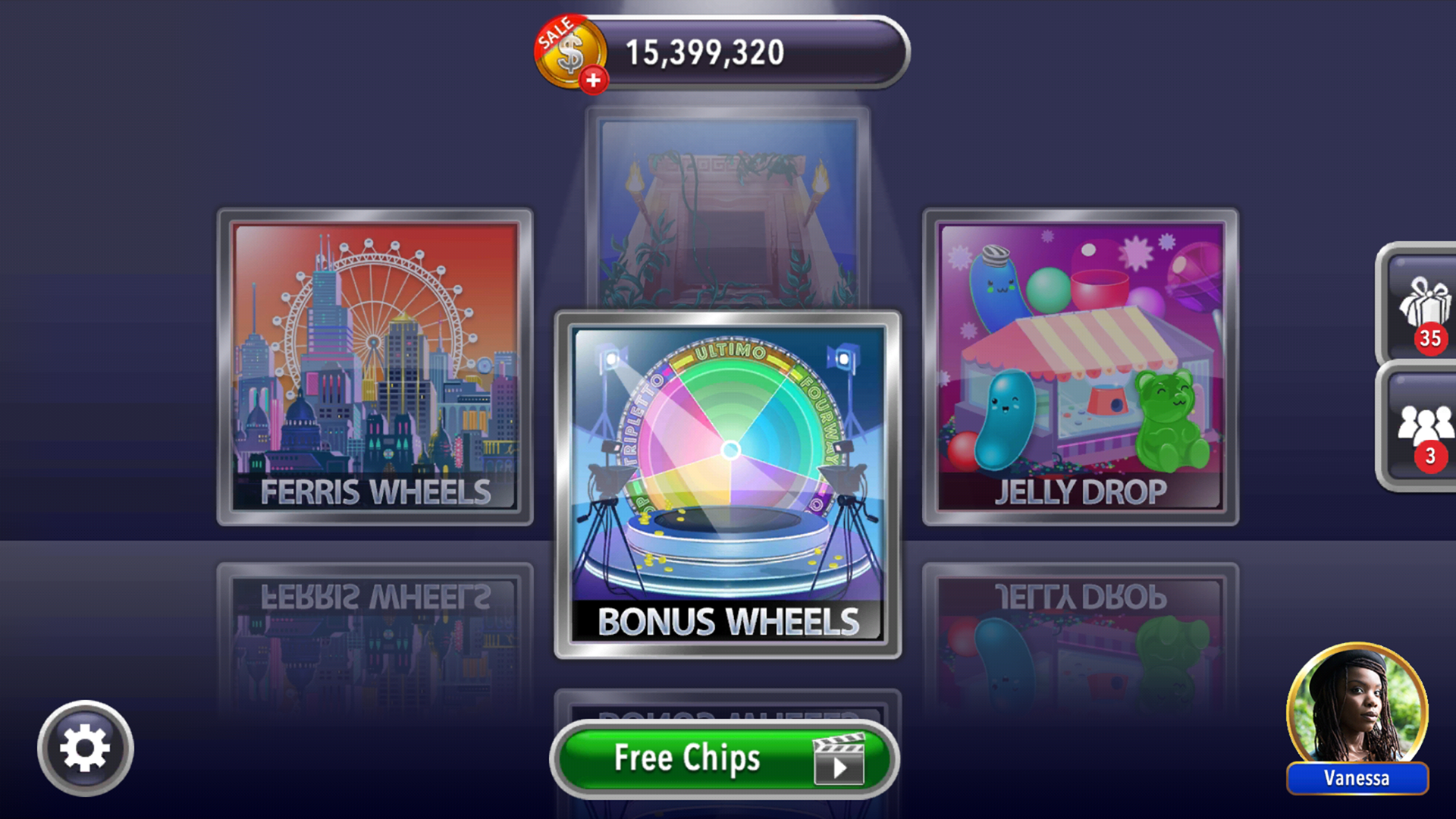
Task: Open the settings gear
Action: tap(86, 747)
